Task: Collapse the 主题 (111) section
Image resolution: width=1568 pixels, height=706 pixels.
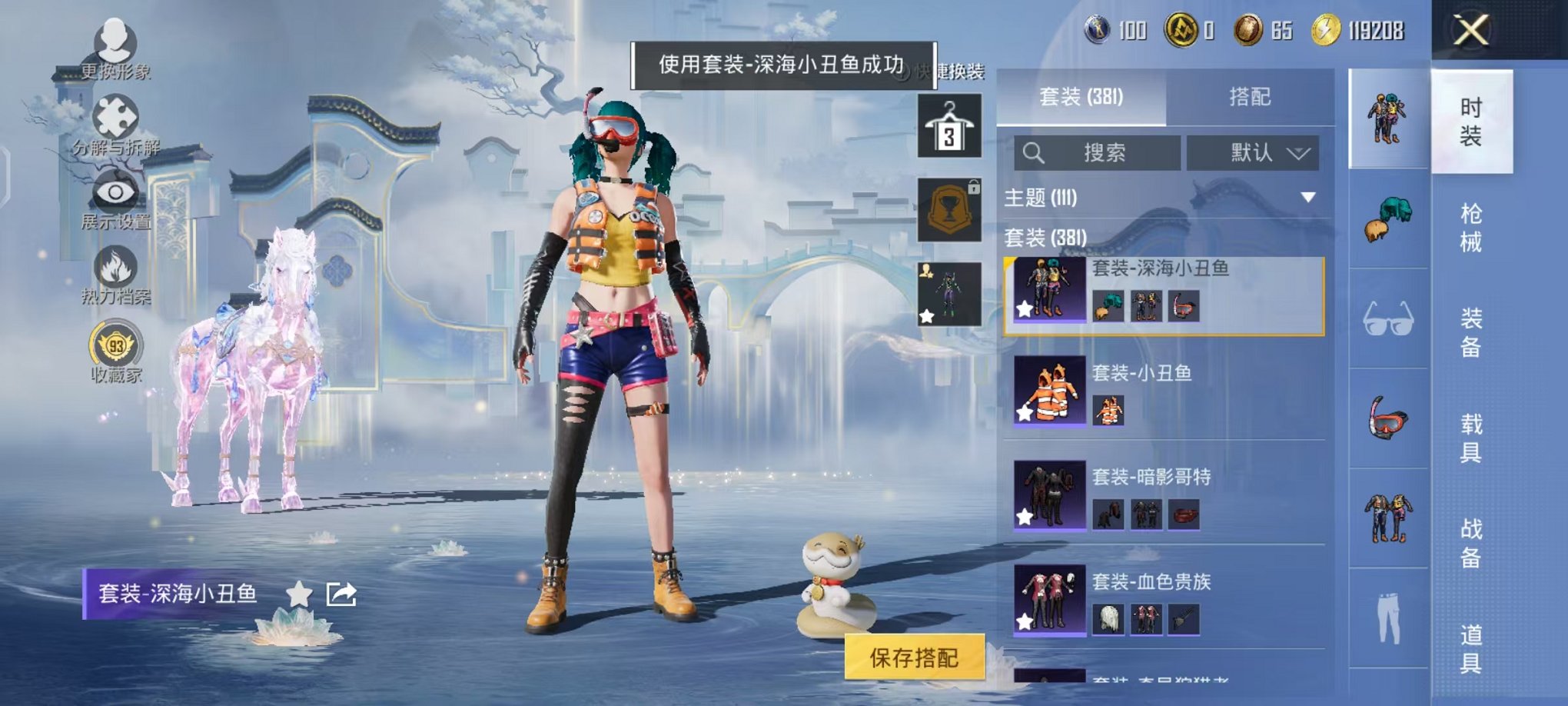Action: tap(1307, 196)
